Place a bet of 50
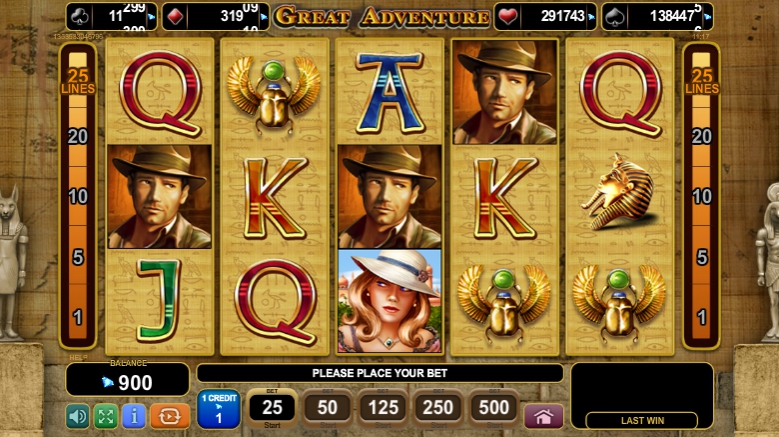 327,408
